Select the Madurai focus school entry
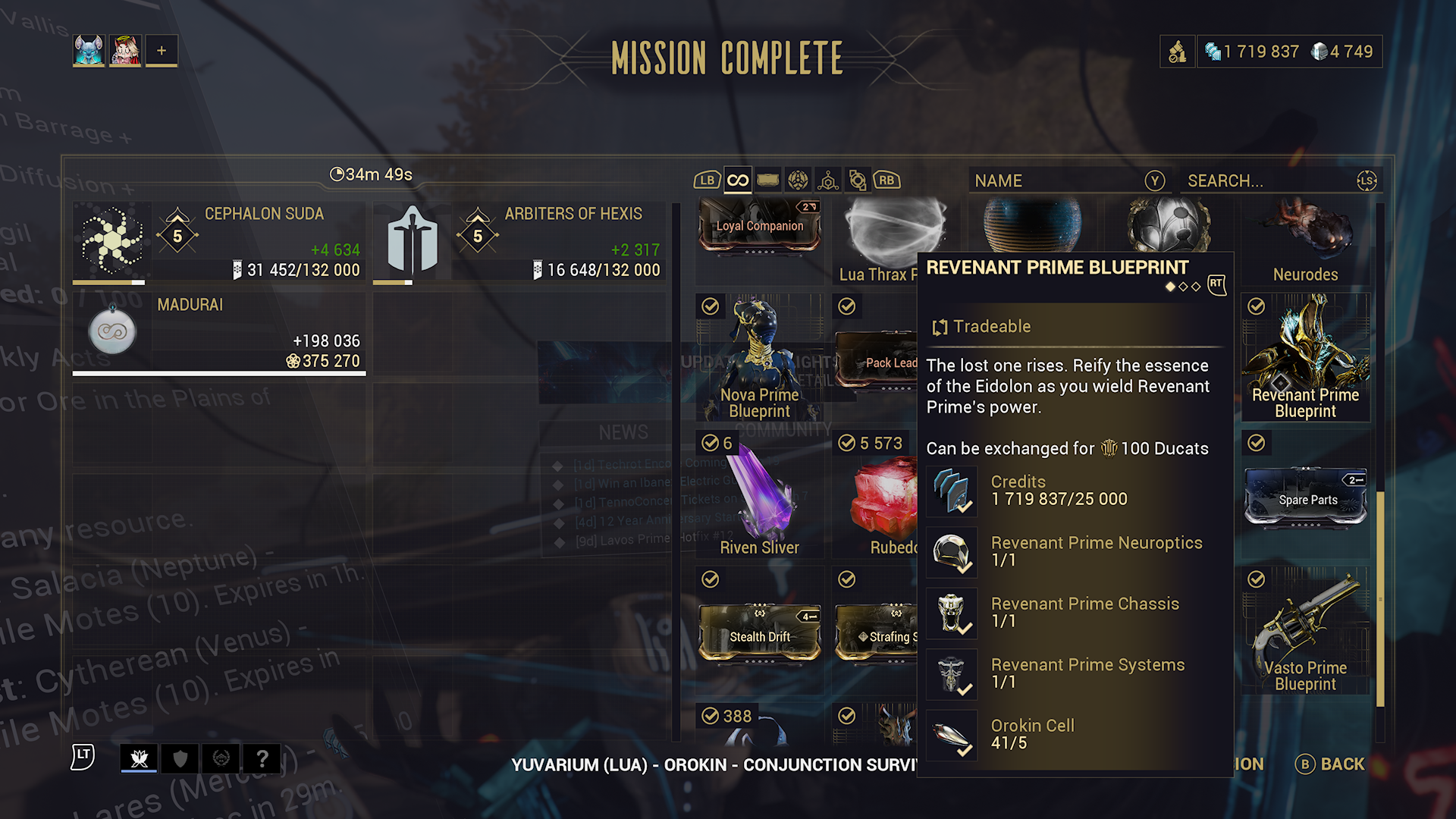The width and height of the screenshot is (1456, 819). pyautogui.click(x=218, y=334)
